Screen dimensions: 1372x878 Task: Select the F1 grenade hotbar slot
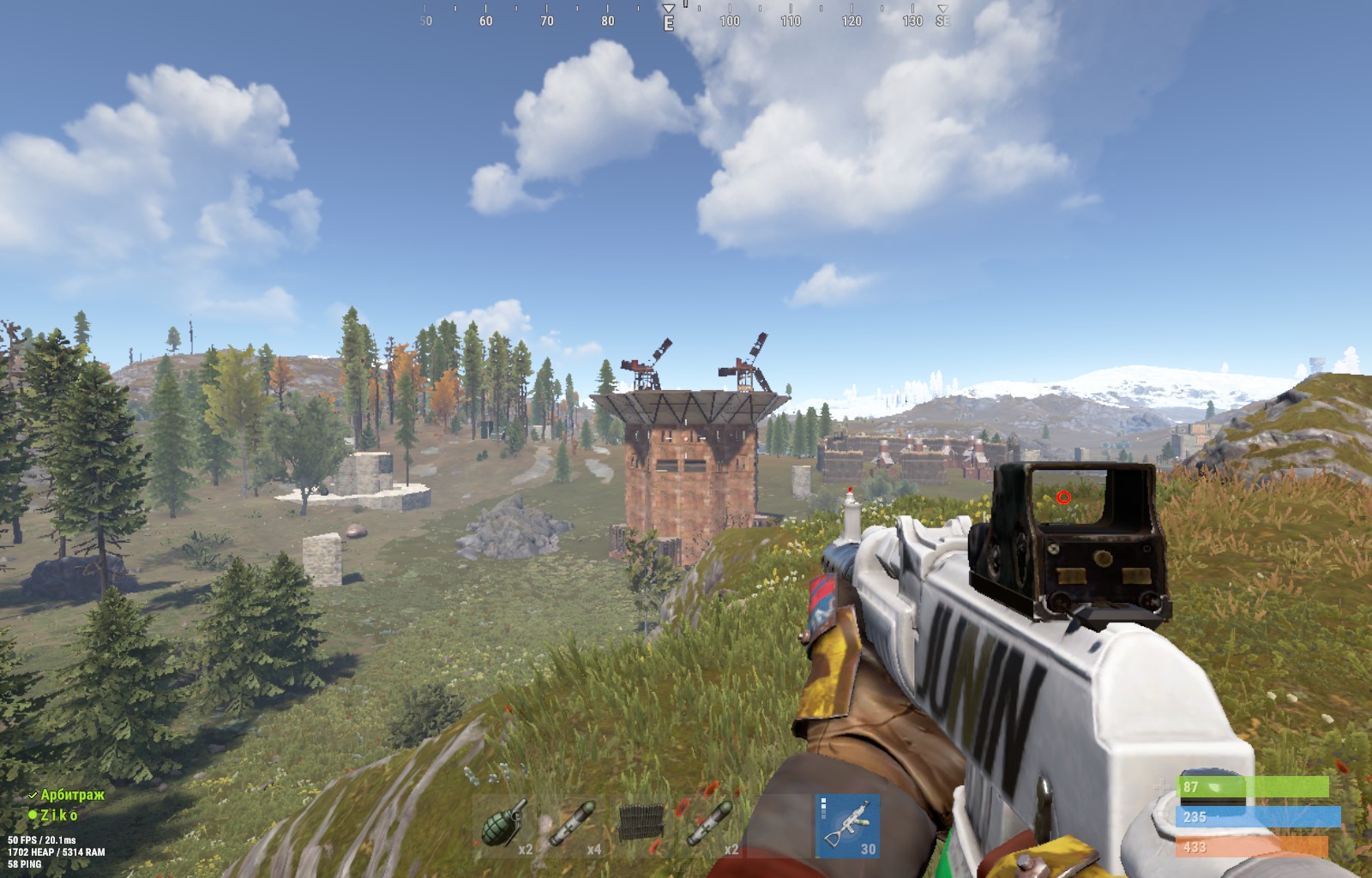[505, 825]
